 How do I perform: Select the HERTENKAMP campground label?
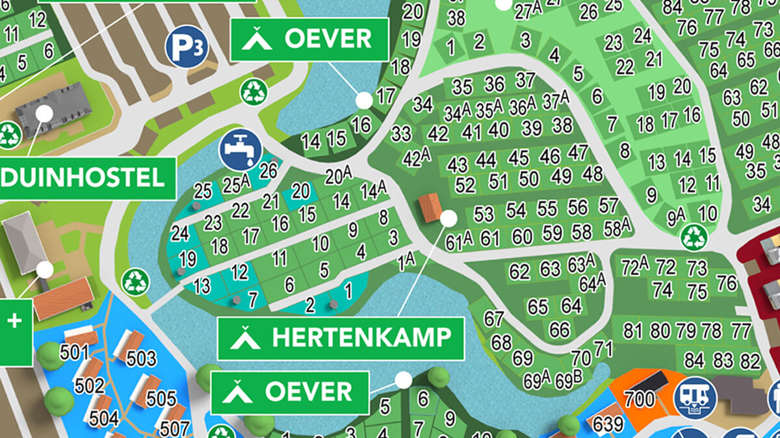341,337
